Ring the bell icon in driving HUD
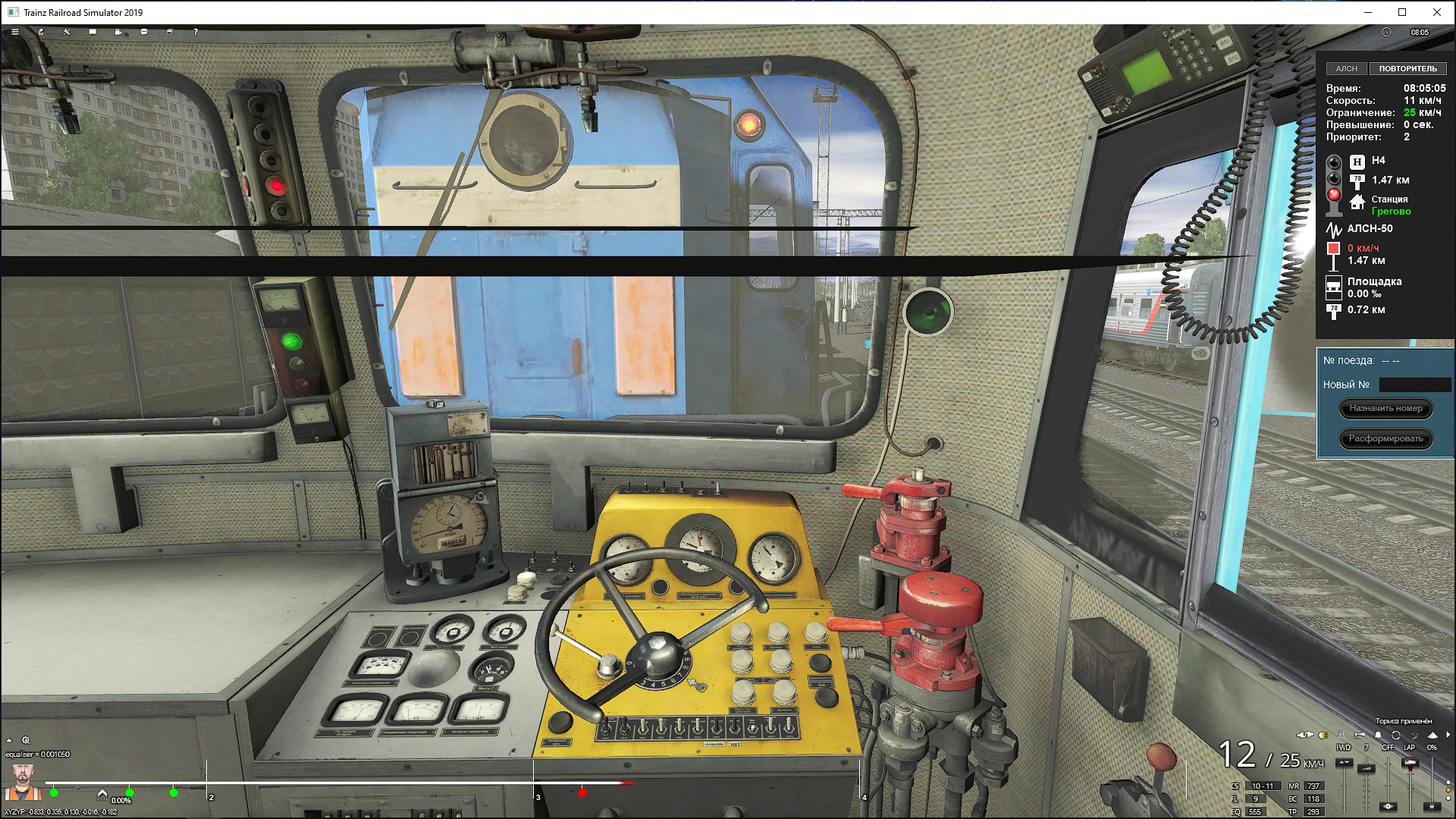The width and height of the screenshot is (1456, 819). point(1378,735)
